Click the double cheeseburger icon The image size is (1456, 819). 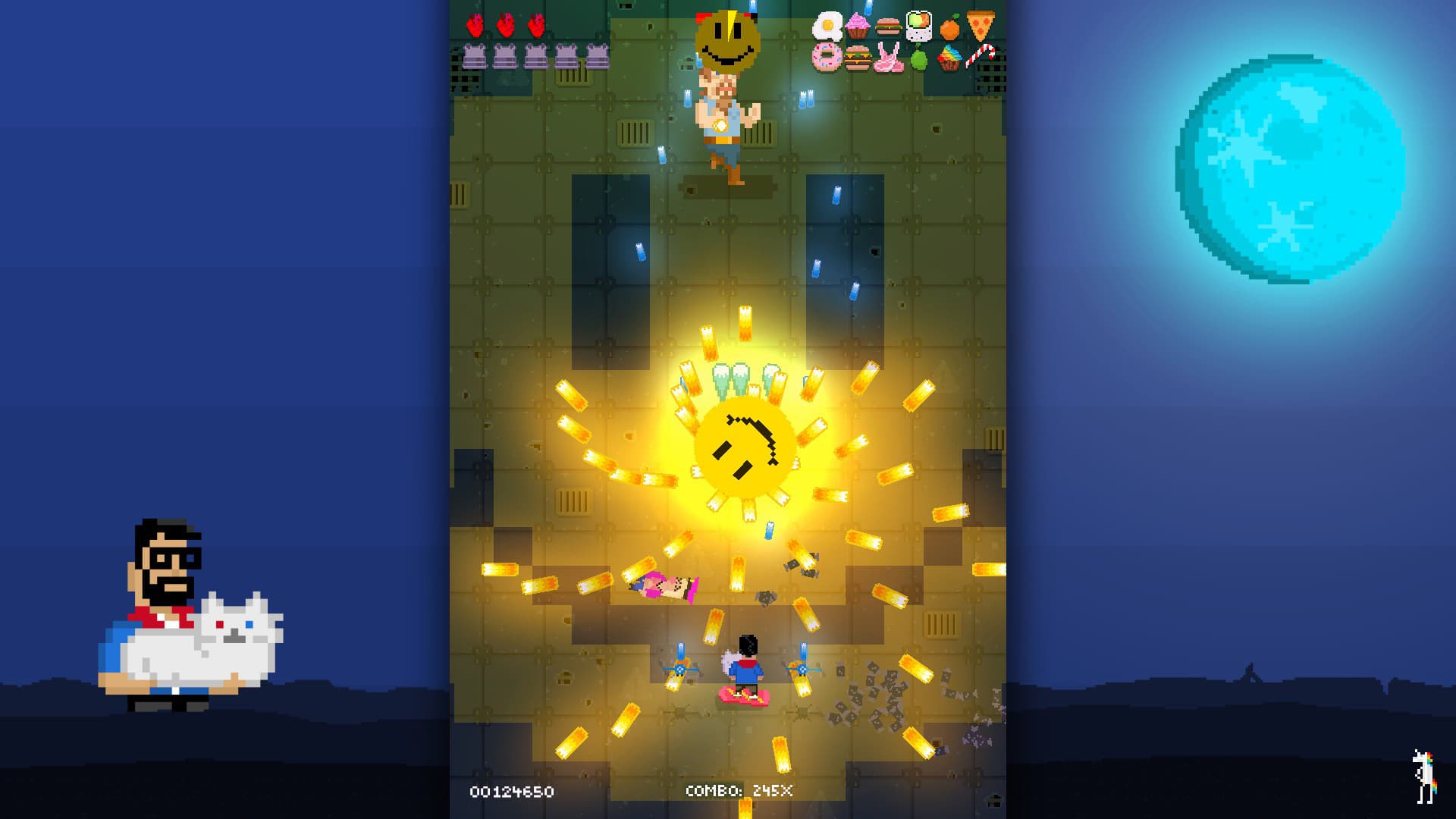(857, 58)
